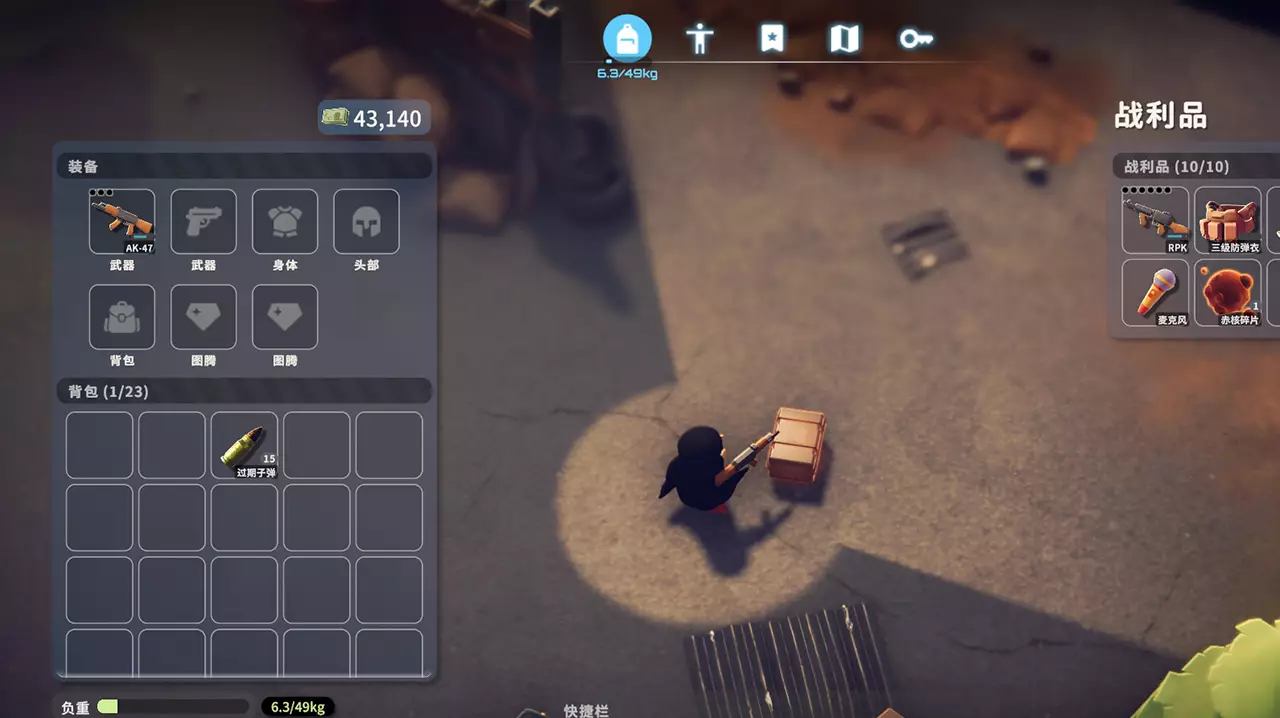Viewport: 1280px width, 718px height.
Task: Select the body armor equipment slot
Action: pos(285,221)
